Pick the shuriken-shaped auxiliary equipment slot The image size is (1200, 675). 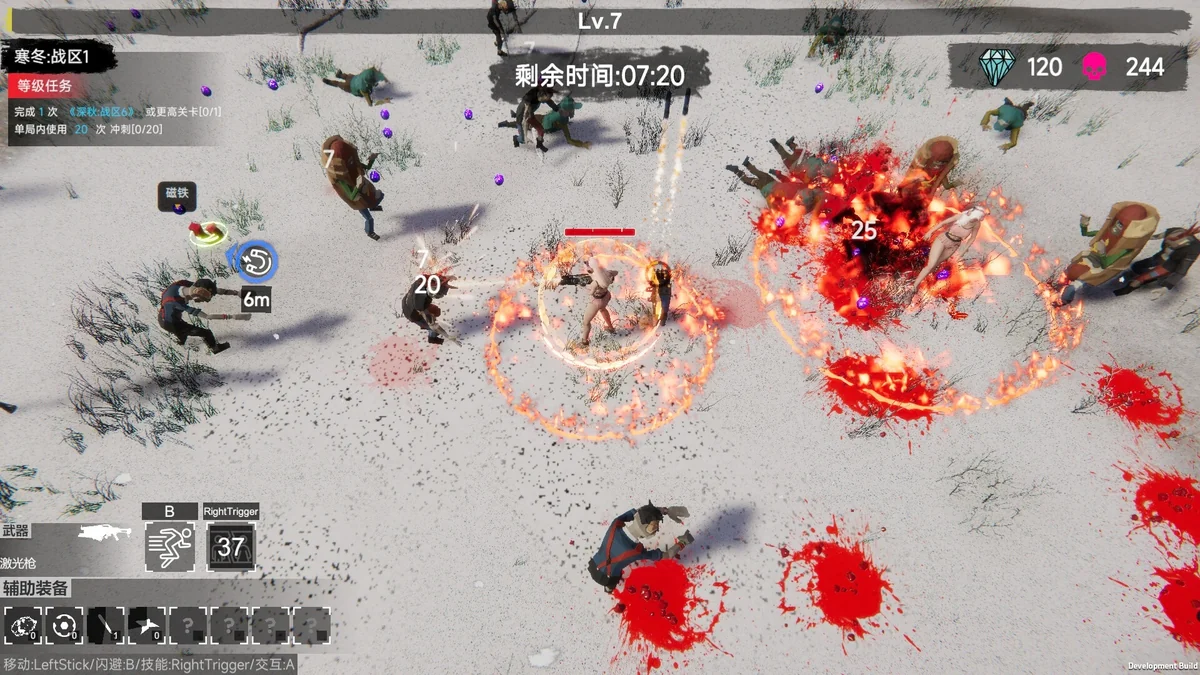point(147,626)
